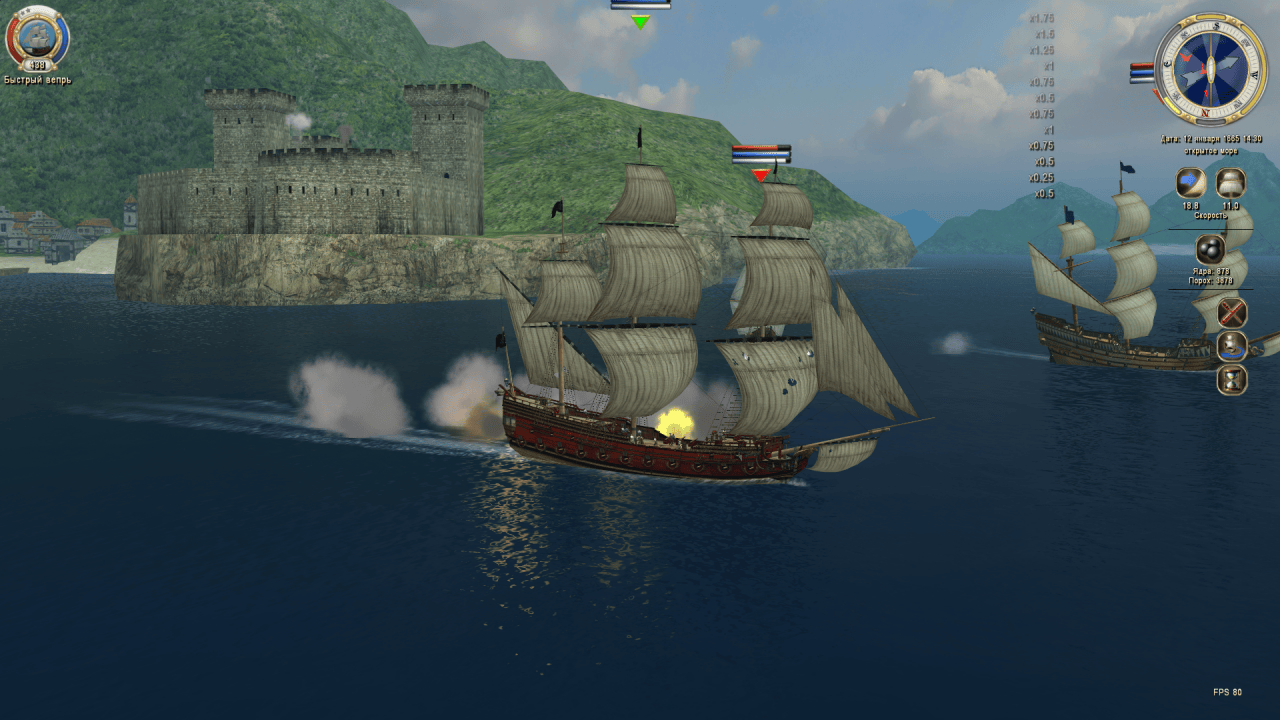
Task: Click the ship speed sails icon
Action: [x=1230, y=183]
